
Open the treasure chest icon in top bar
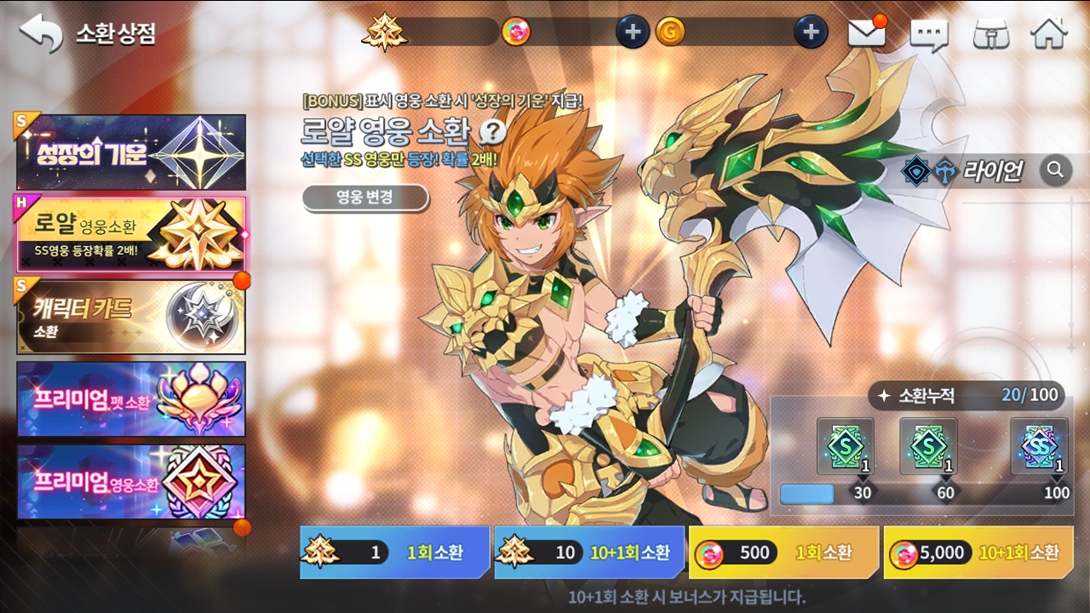click(x=990, y=34)
